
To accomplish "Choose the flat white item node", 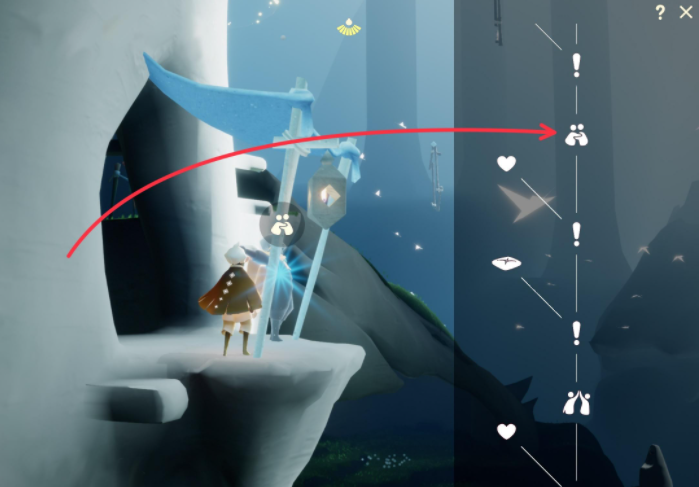I will coord(507,263).
